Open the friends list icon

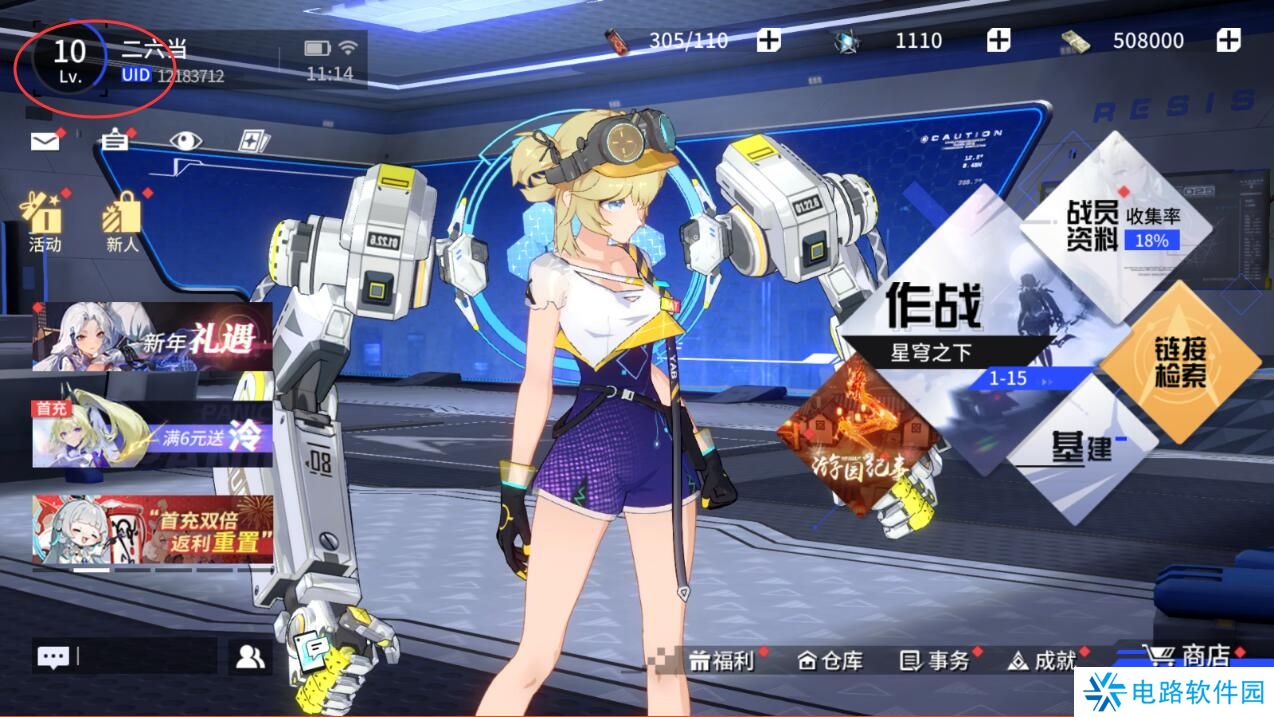click(x=250, y=656)
